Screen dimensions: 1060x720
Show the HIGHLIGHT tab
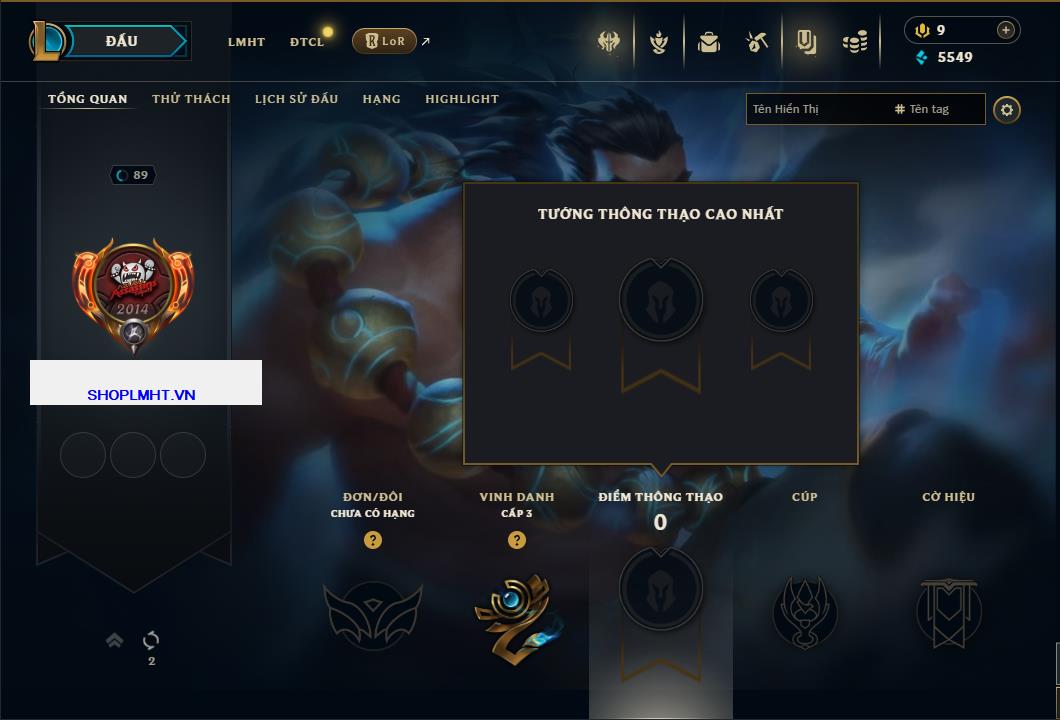tap(461, 99)
